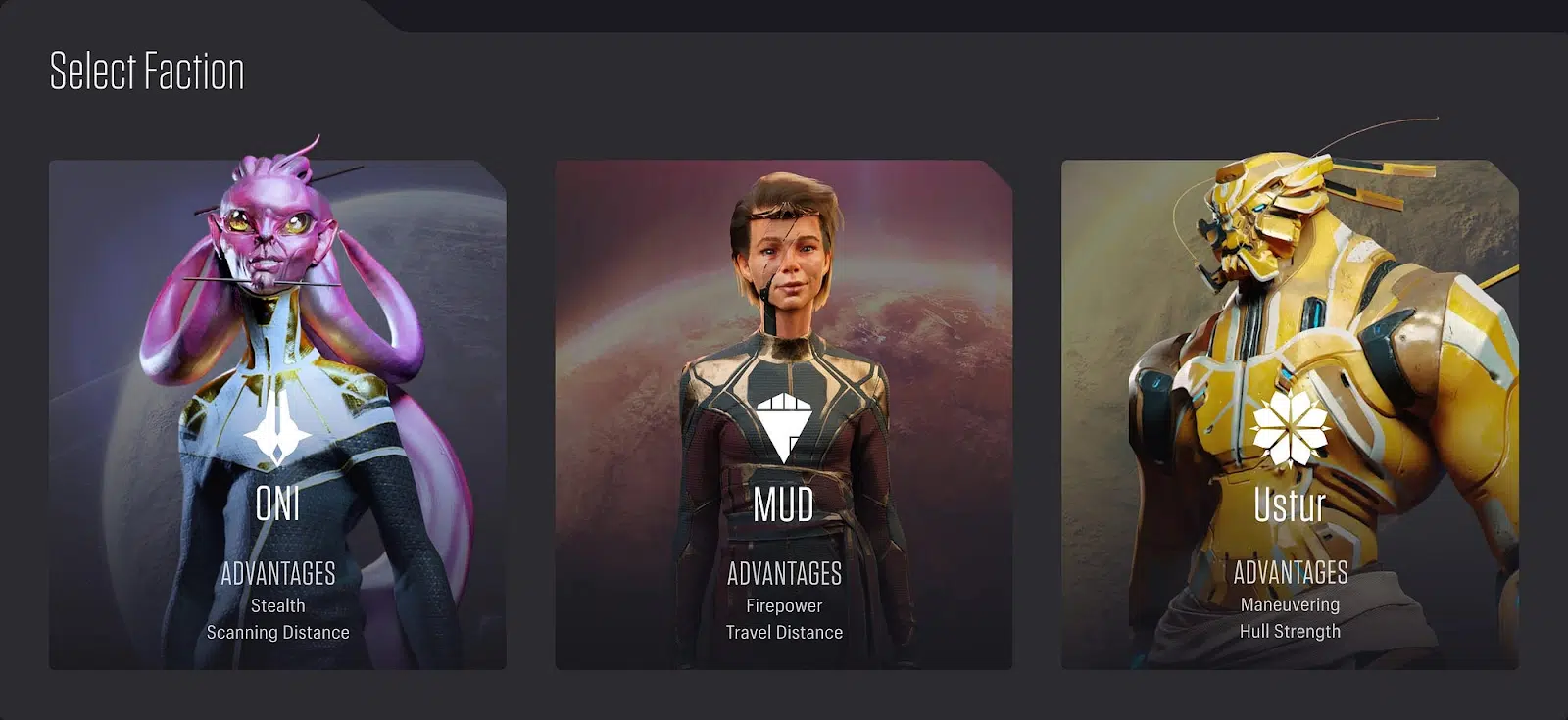
Task: Select the ONI faction card
Action: pyautogui.click(x=277, y=414)
